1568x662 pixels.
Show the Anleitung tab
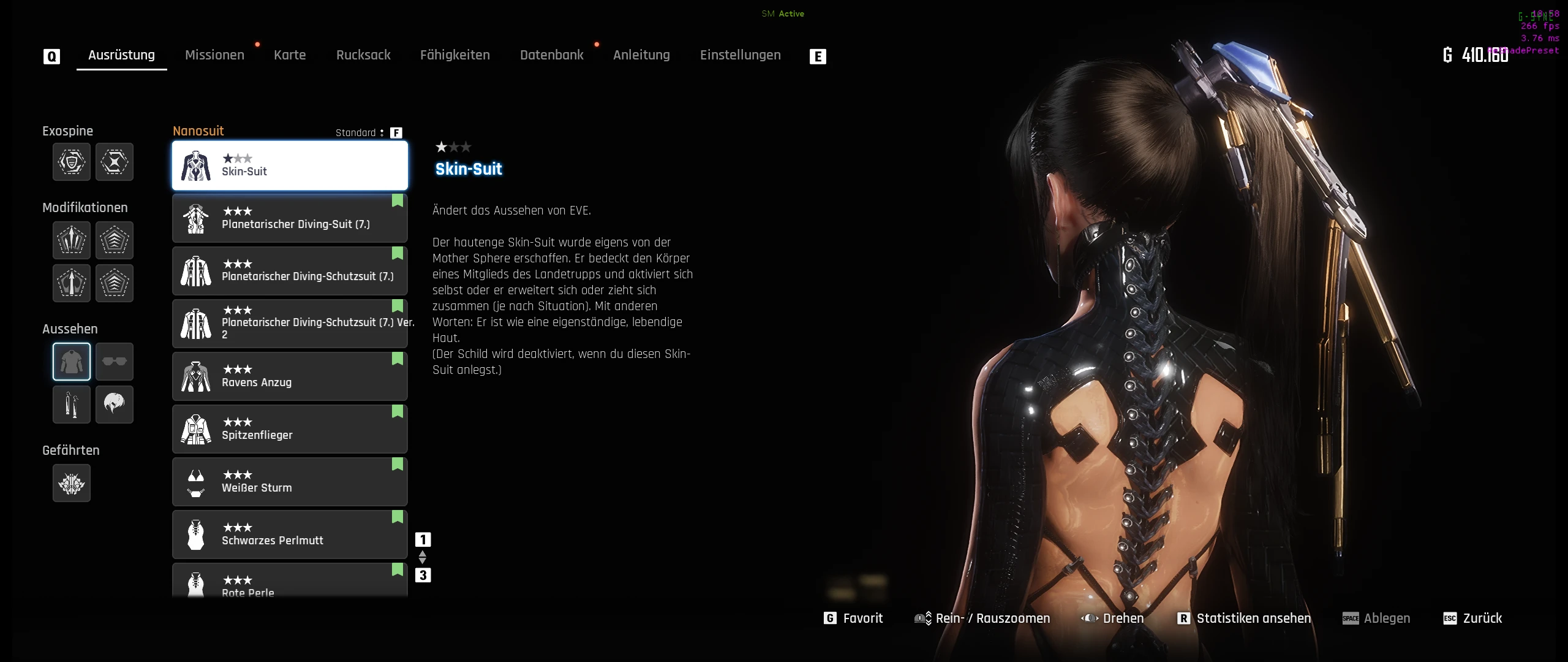(641, 55)
